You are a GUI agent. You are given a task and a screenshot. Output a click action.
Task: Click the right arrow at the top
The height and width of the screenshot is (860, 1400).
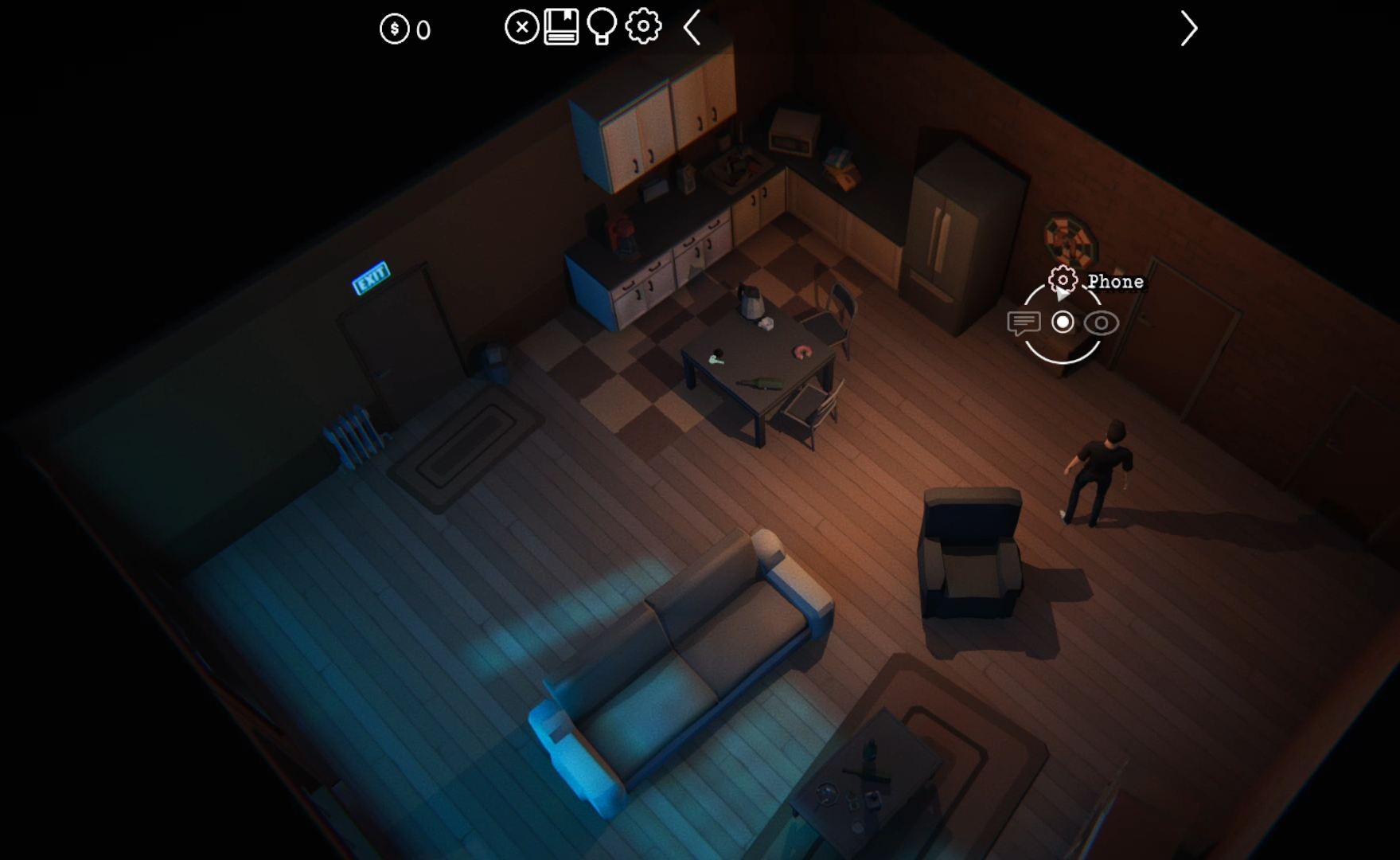coord(1188,29)
